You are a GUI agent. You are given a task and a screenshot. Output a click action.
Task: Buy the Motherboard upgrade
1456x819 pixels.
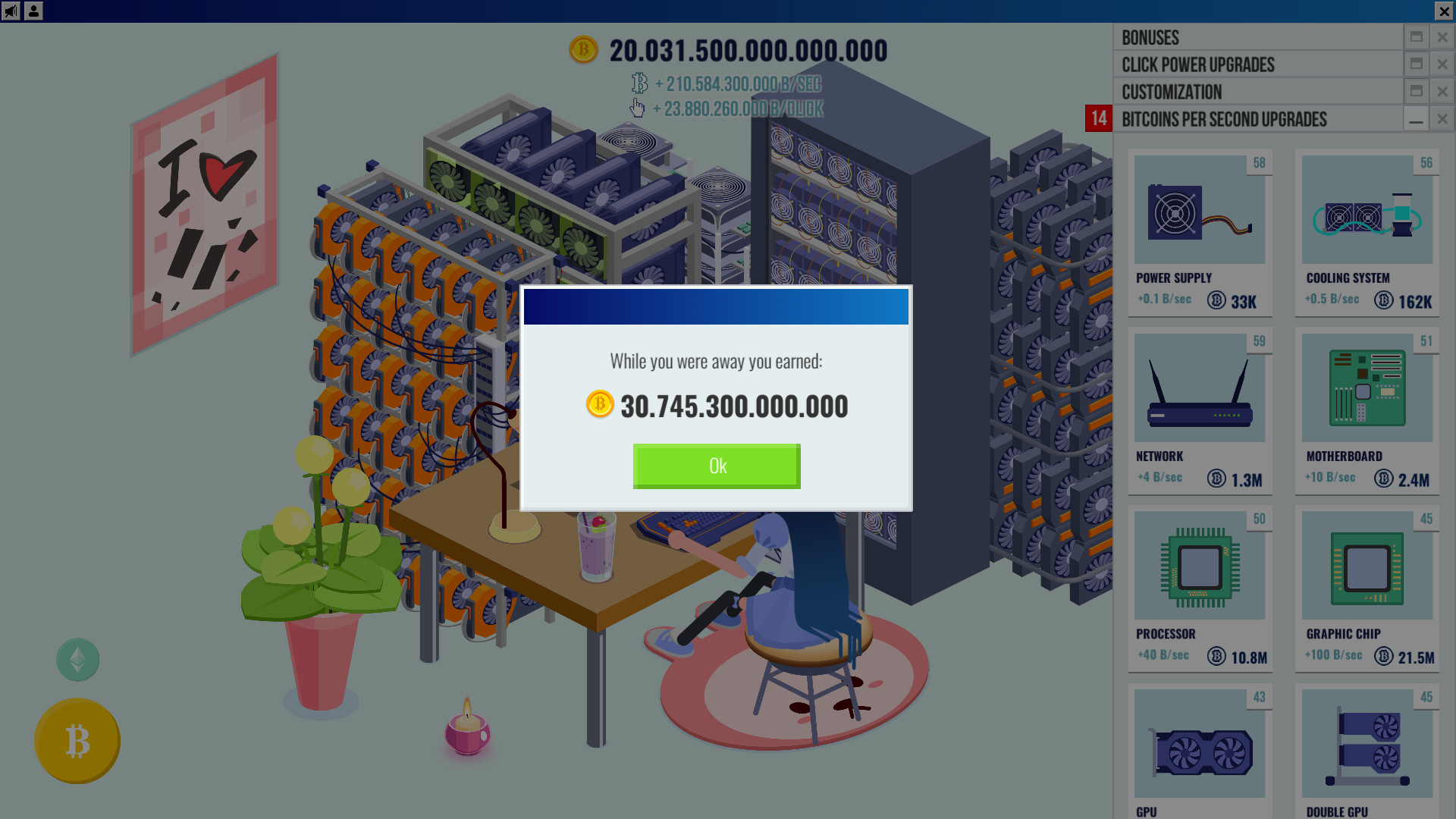click(x=1367, y=409)
